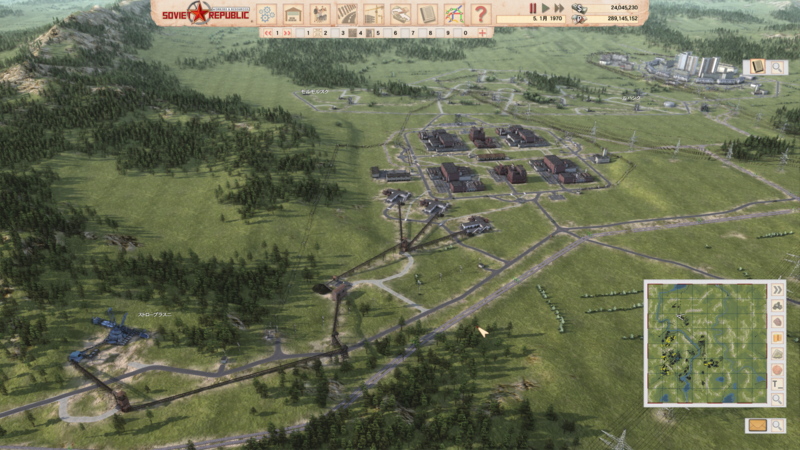Viewport: 800px width, 450px height.
Task: Toggle the text label button beside minimap
Action: coord(778,385)
